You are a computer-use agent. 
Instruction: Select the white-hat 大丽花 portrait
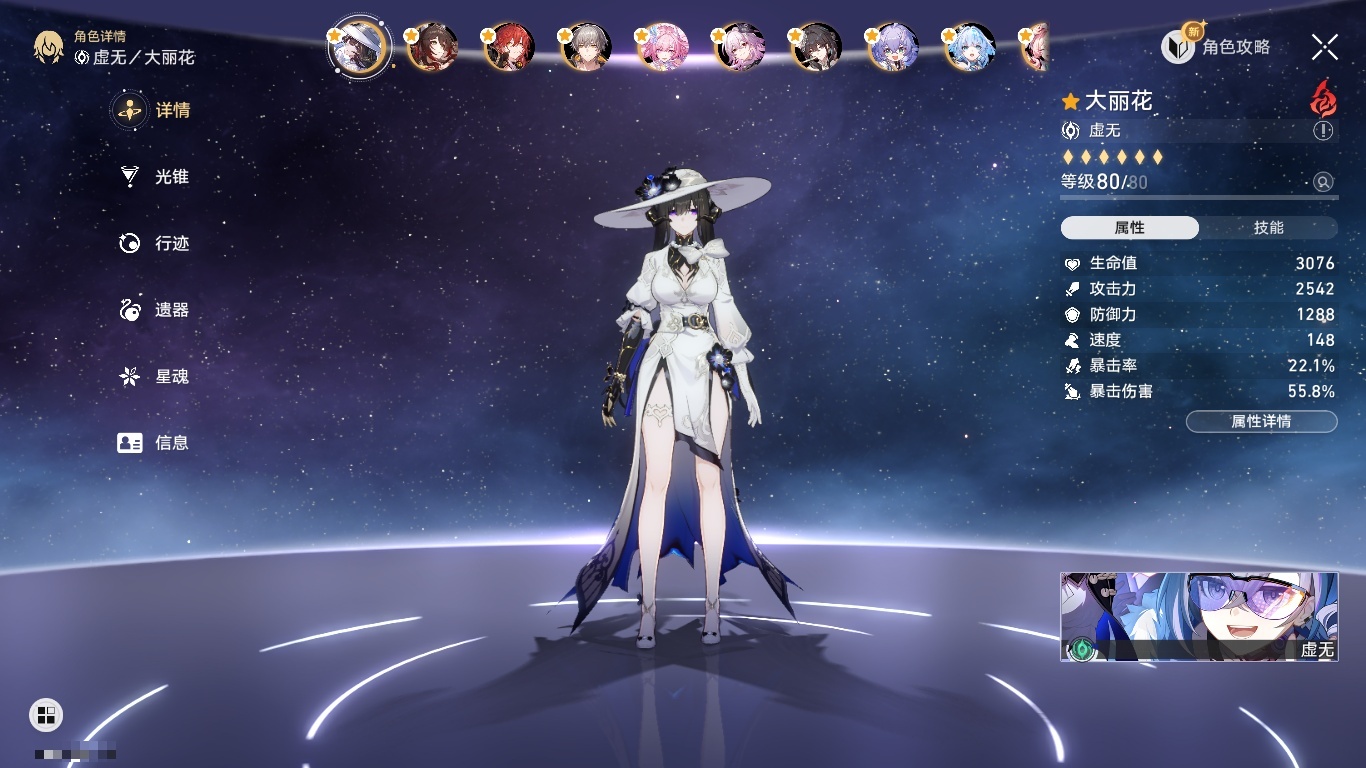[358, 47]
